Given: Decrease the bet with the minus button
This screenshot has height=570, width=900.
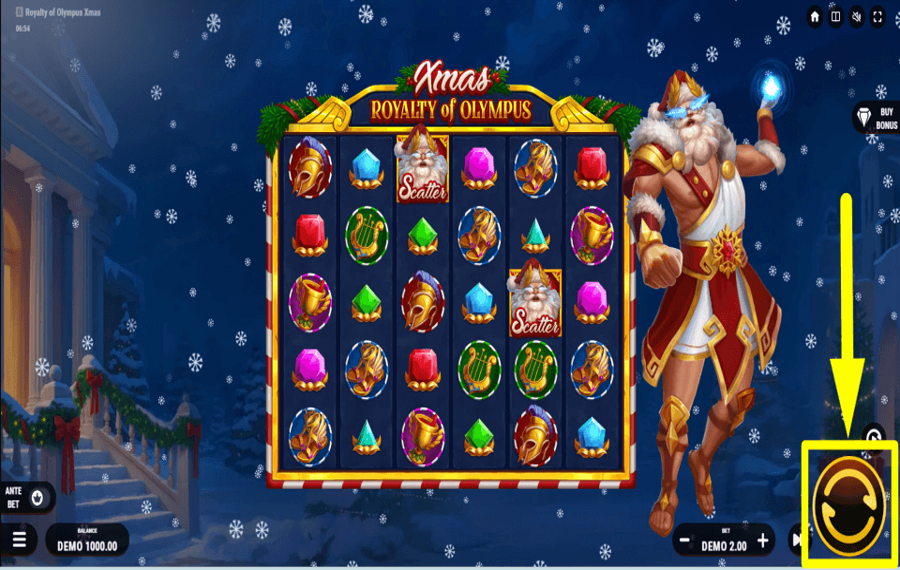Looking at the screenshot, I should (x=685, y=541).
